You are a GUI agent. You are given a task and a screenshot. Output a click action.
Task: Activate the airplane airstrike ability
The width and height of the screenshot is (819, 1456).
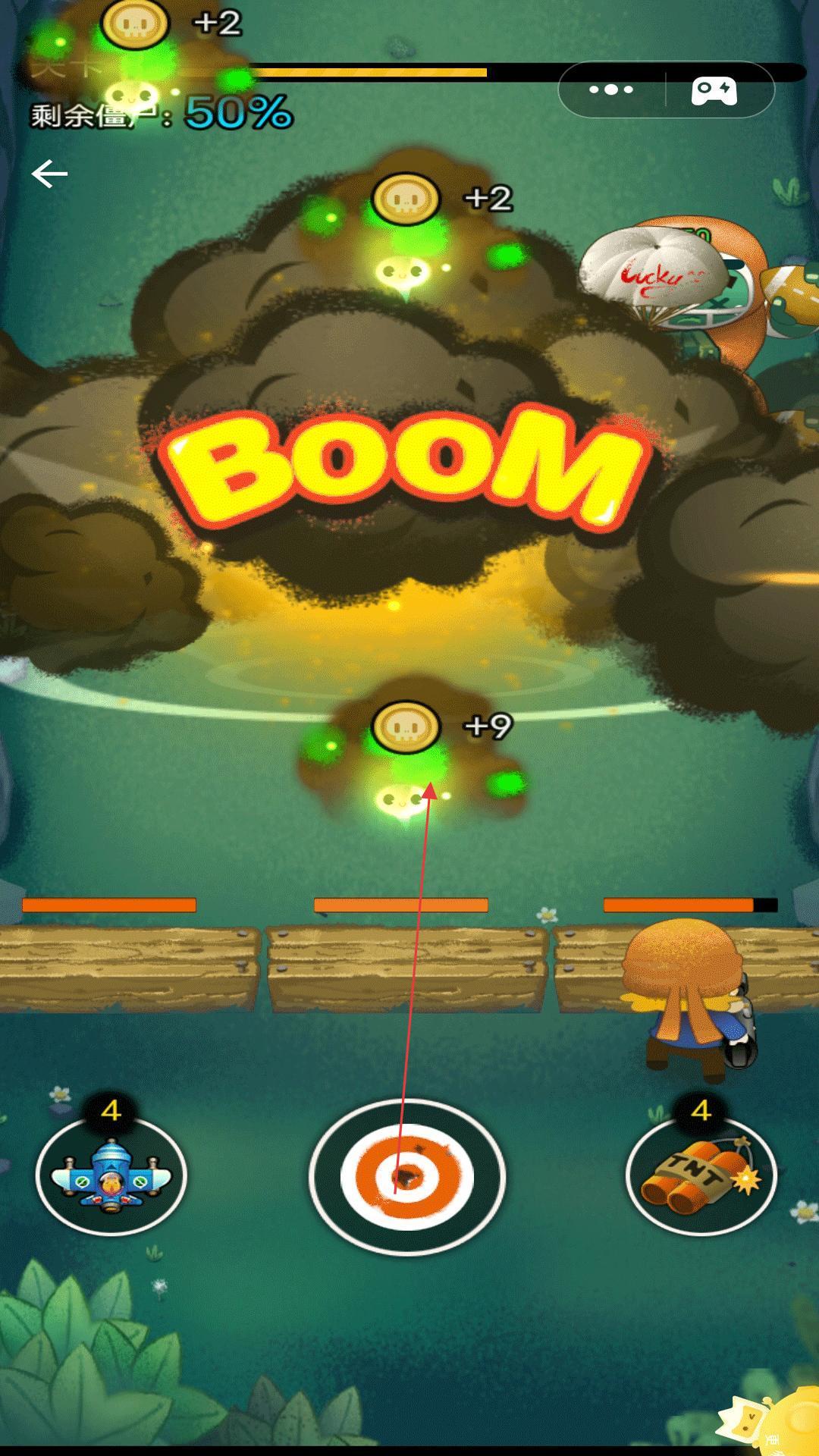[111, 1176]
